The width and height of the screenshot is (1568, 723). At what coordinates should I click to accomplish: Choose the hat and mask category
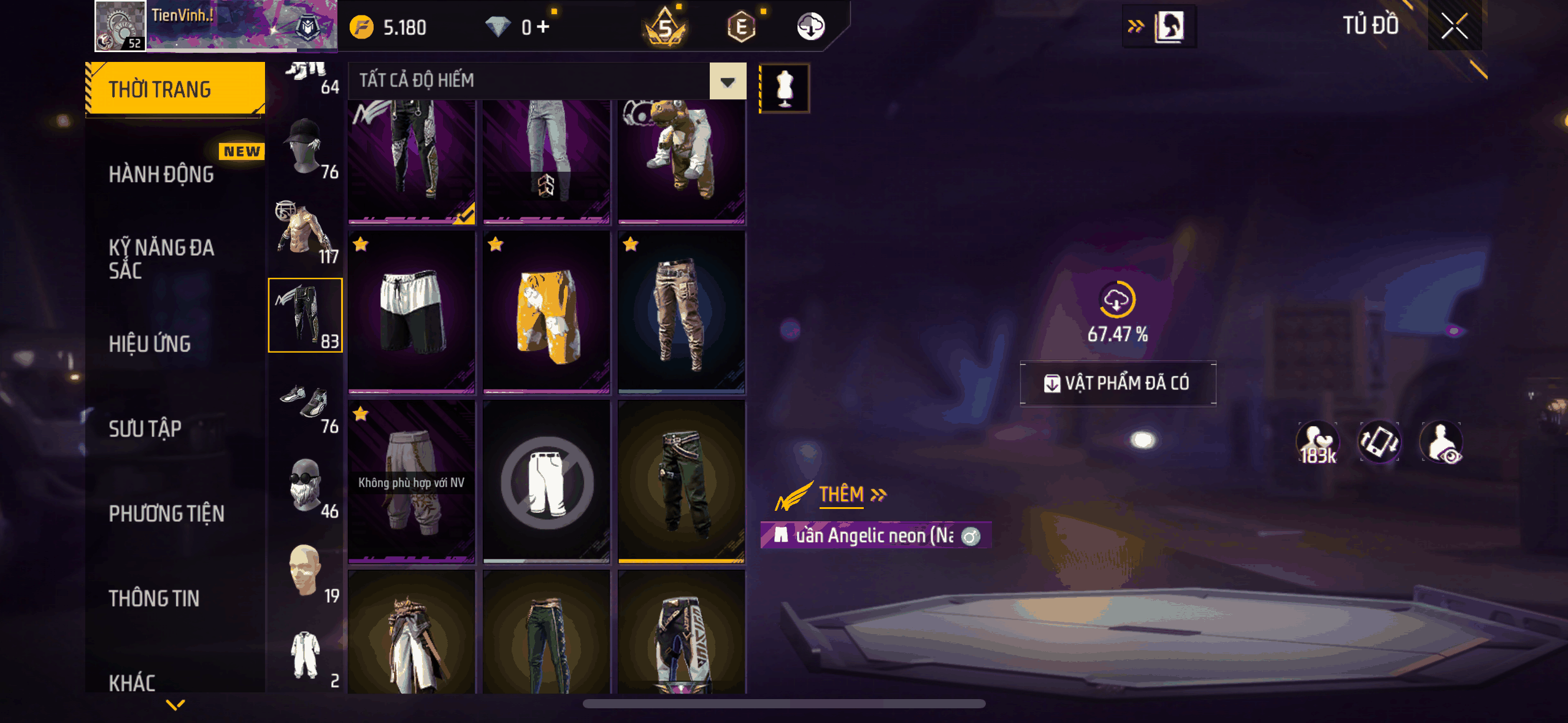tap(306, 148)
